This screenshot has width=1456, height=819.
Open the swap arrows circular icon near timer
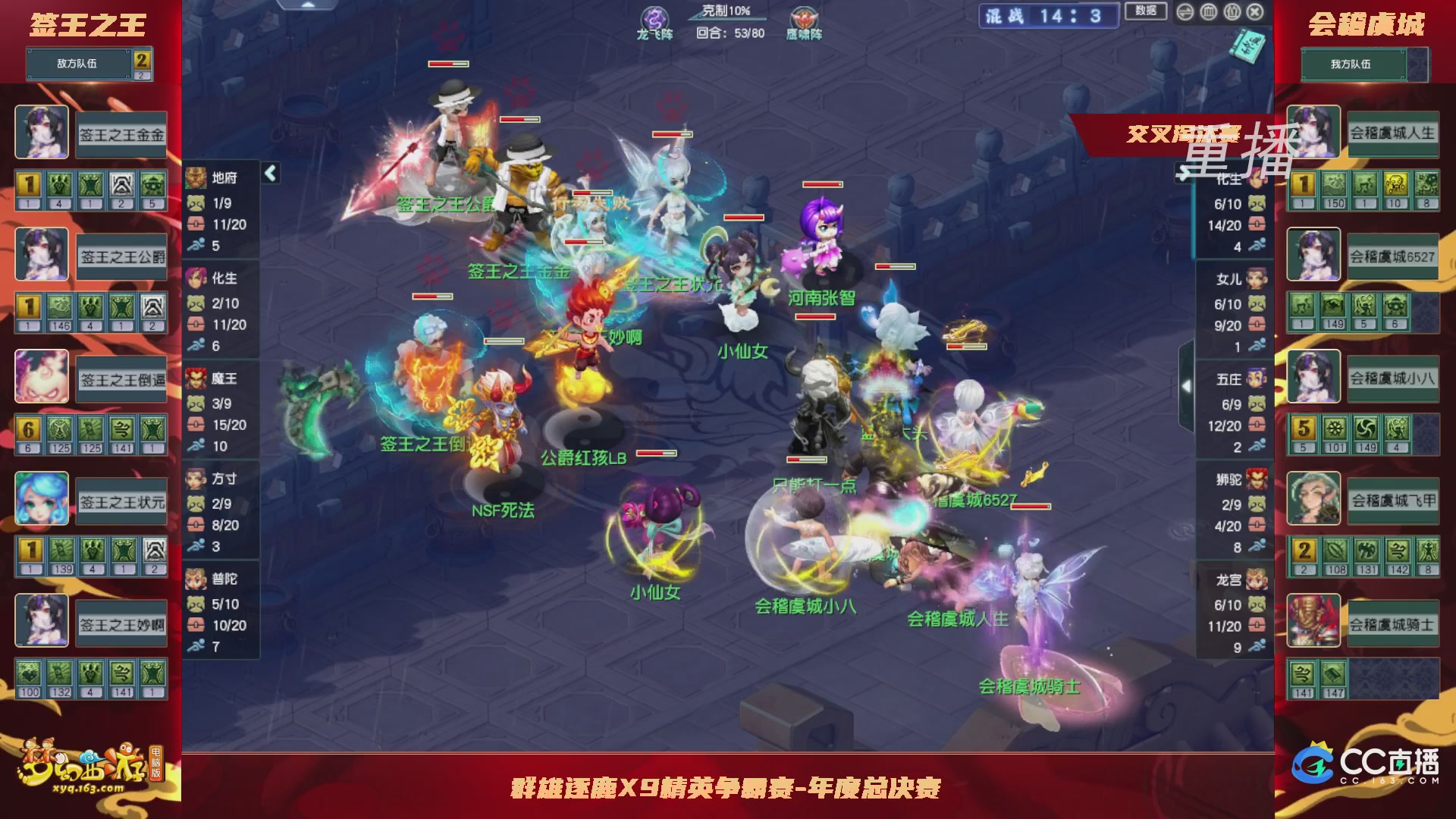pyautogui.click(x=1185, y=12)
